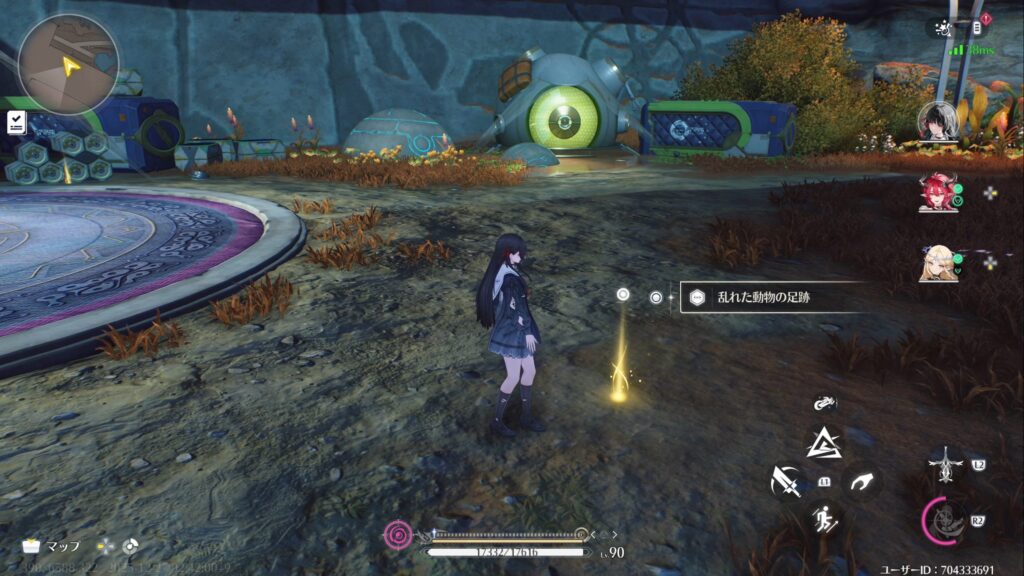Use the sword basic attack icon

click(787, 482)
